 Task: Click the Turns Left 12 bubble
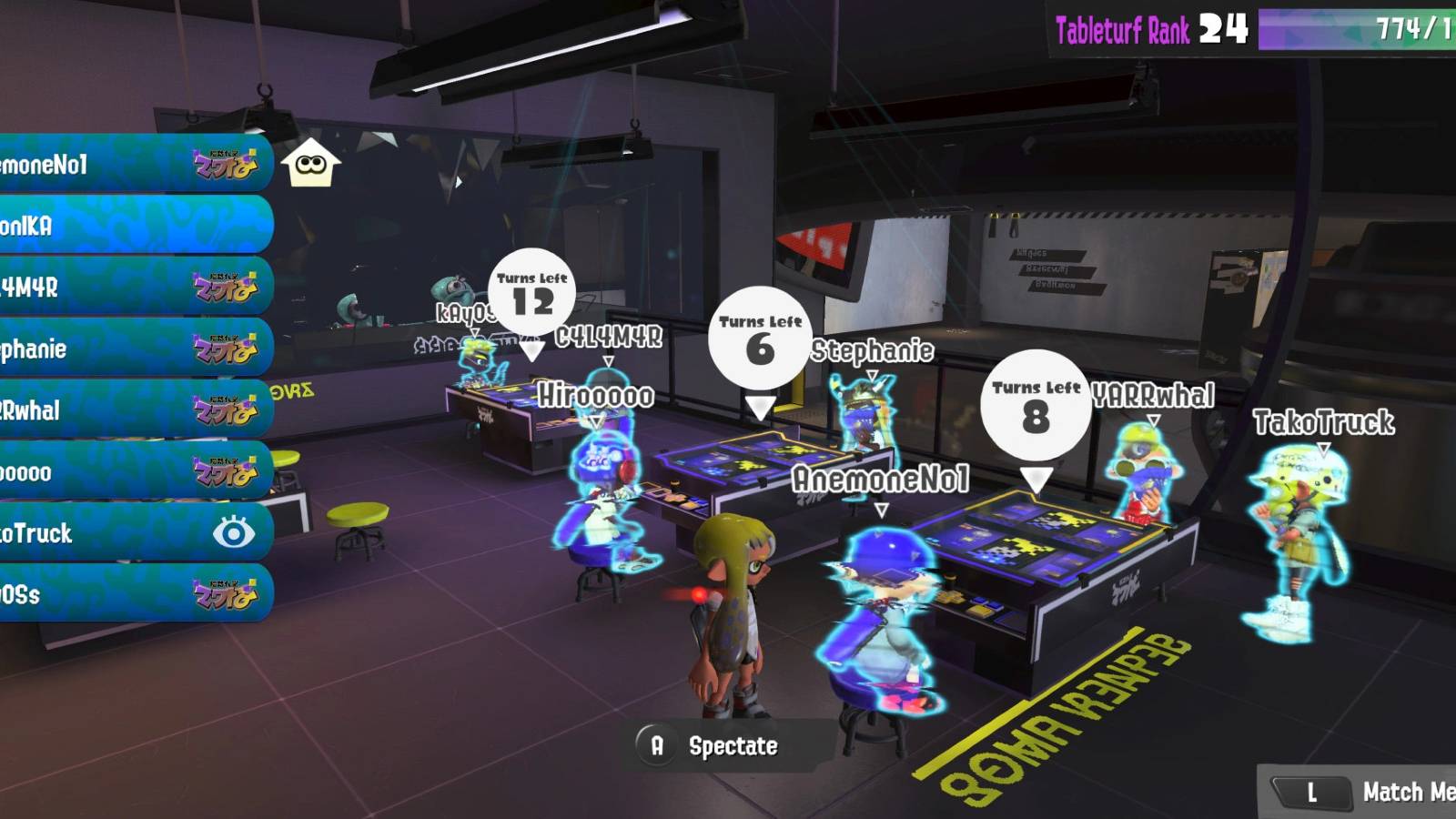[532, 293]
